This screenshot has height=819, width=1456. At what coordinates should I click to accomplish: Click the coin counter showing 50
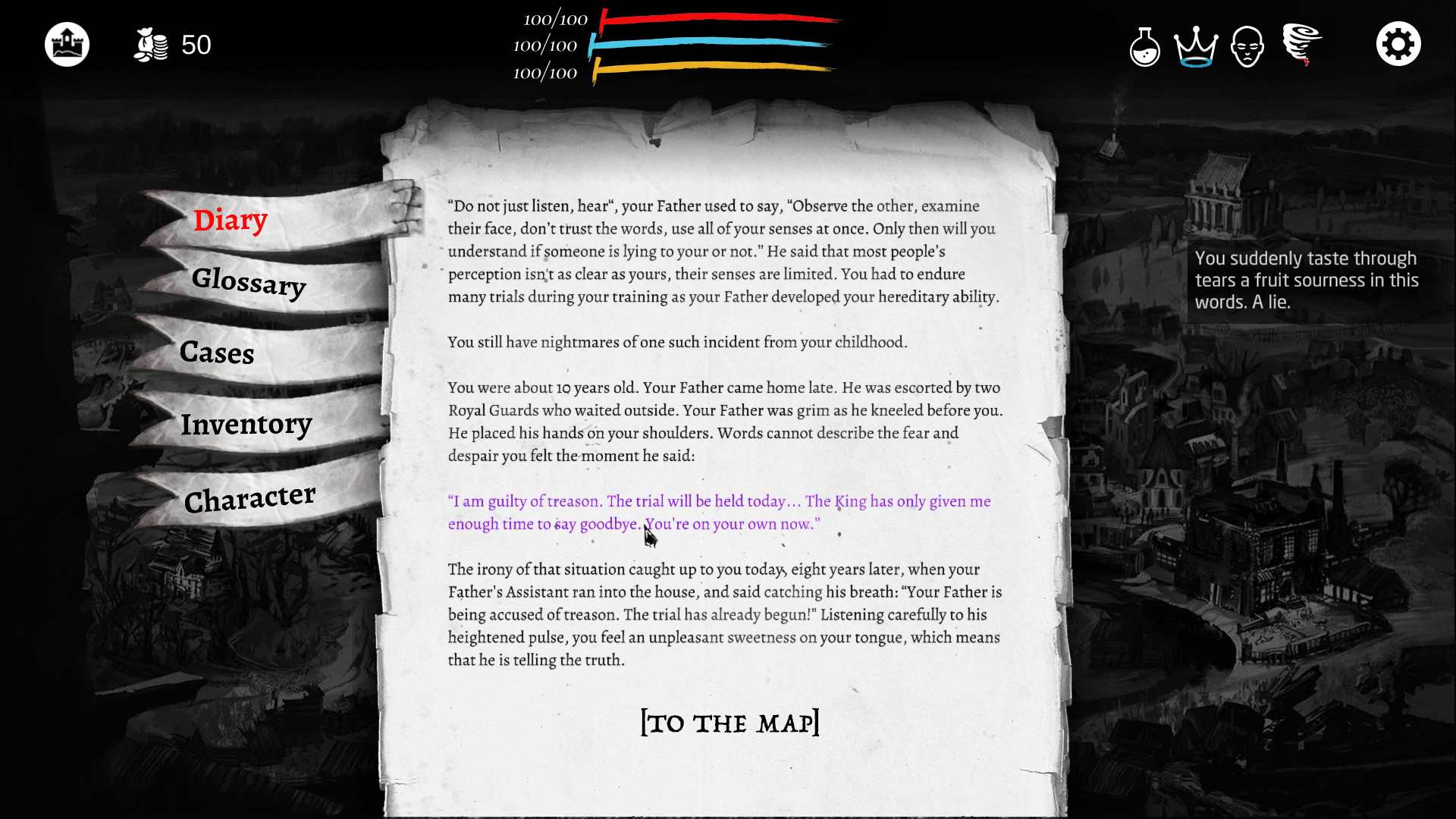(x=196, y=45)
